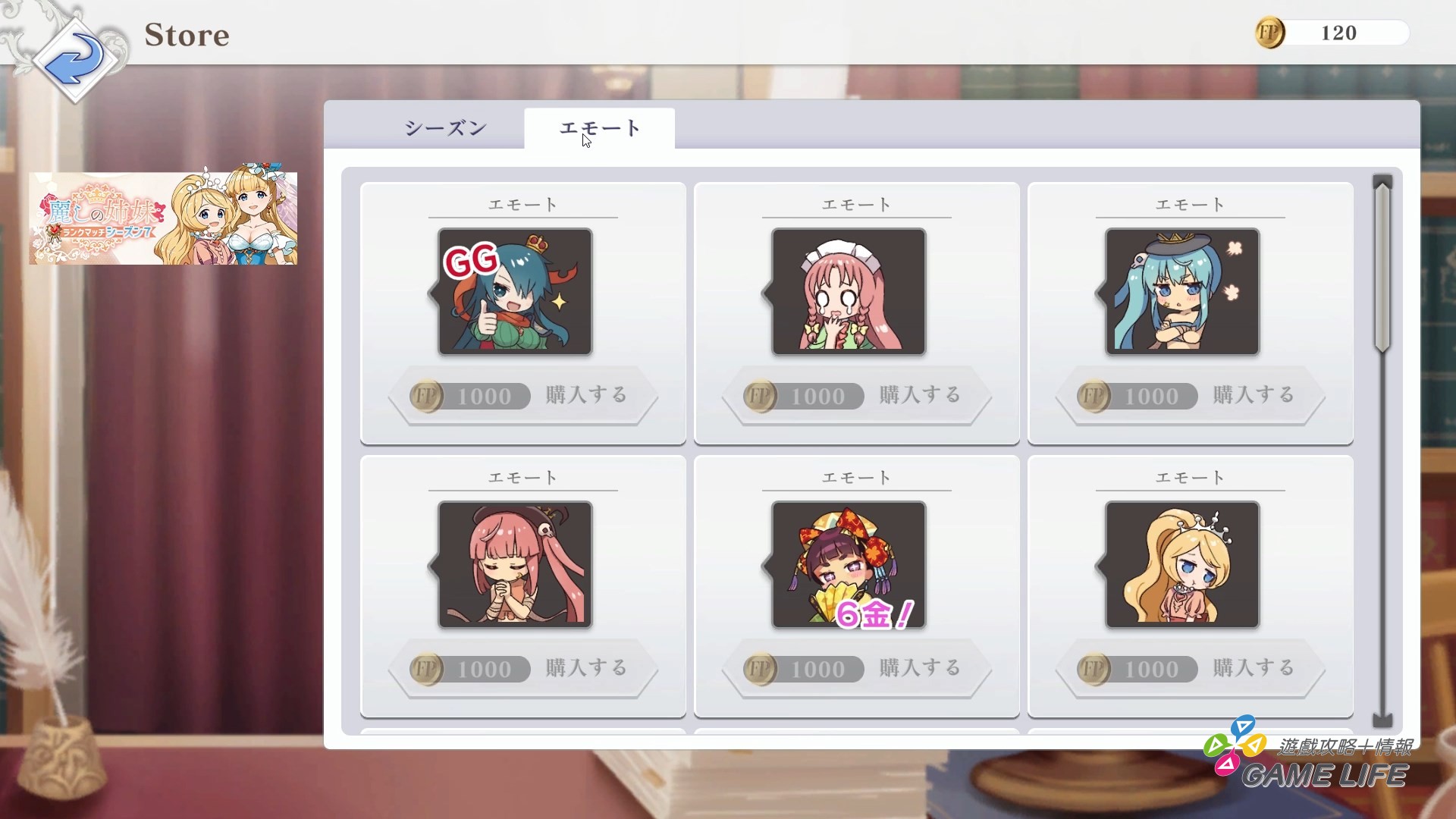Select the GG thumbs-up emote image
The width and height of the screenshot is (1456, 819).
pyautogui.click(x=514, y=292)
